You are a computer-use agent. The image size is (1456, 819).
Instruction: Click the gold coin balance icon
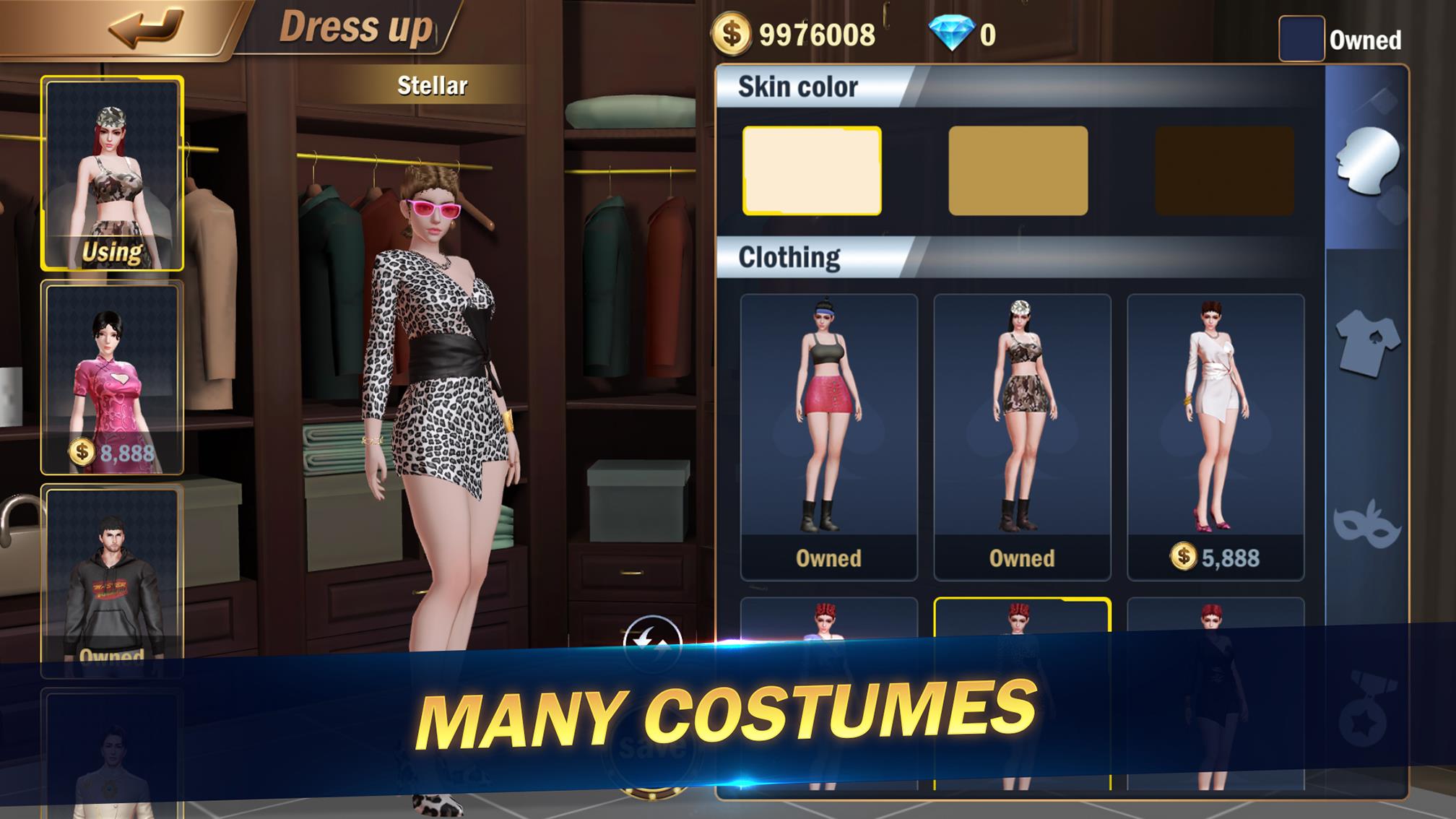click(x=733, y=32)
